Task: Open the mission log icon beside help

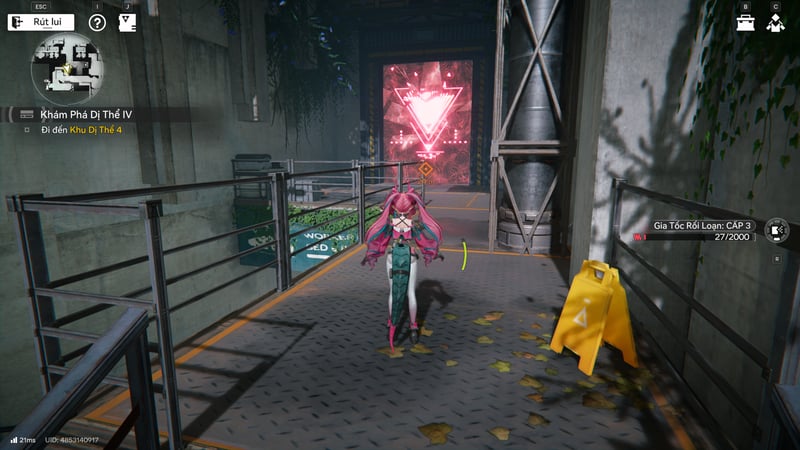Action: (127, 22)
